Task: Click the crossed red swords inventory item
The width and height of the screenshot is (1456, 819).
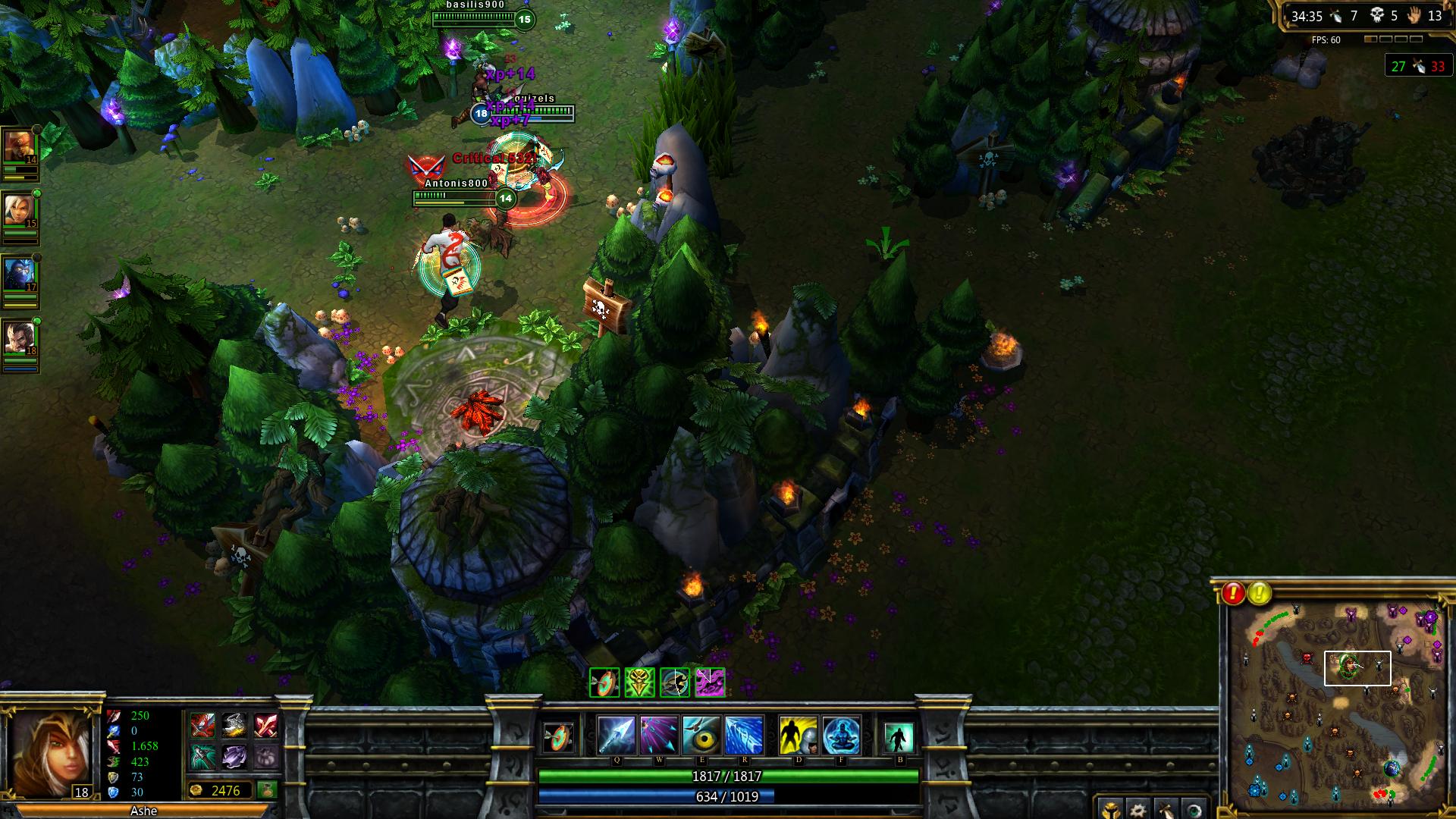Action: click(265, 726)
